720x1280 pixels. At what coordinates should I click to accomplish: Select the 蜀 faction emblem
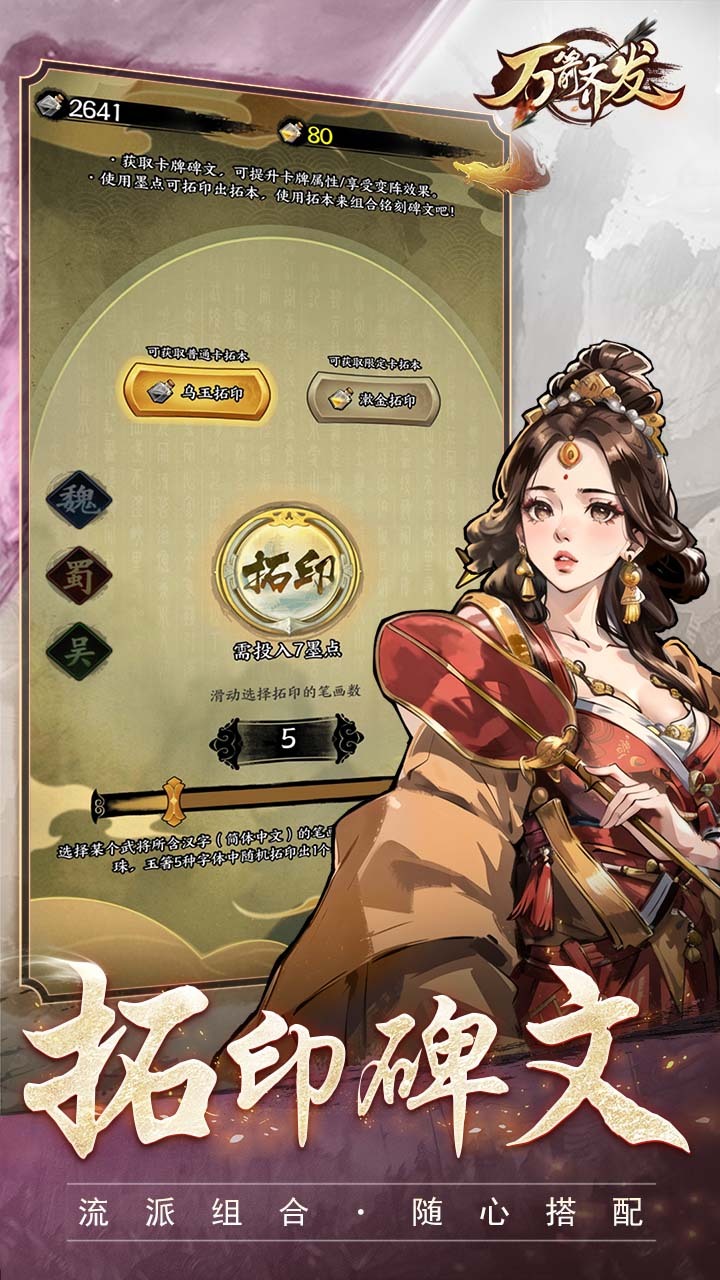(x=78, y=575)
